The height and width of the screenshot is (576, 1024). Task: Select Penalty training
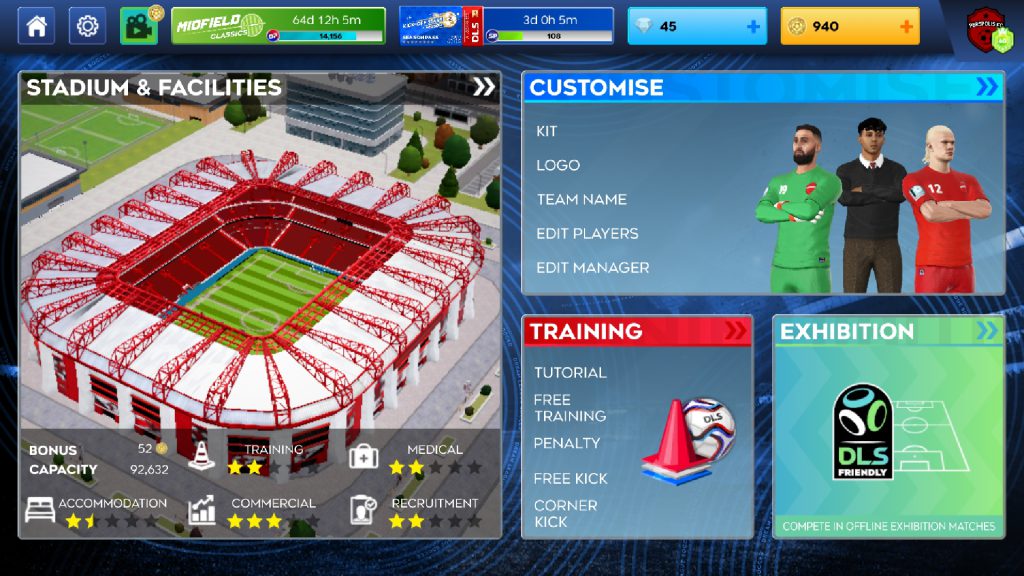(x=567, y=442)
